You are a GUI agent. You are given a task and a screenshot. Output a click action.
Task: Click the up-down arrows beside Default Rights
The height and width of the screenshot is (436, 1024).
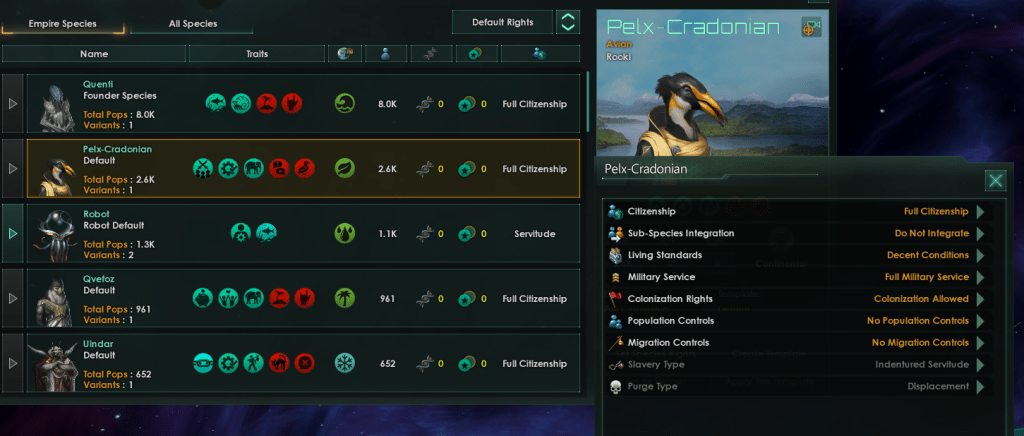pyautogui.click(x=567, y=22)
